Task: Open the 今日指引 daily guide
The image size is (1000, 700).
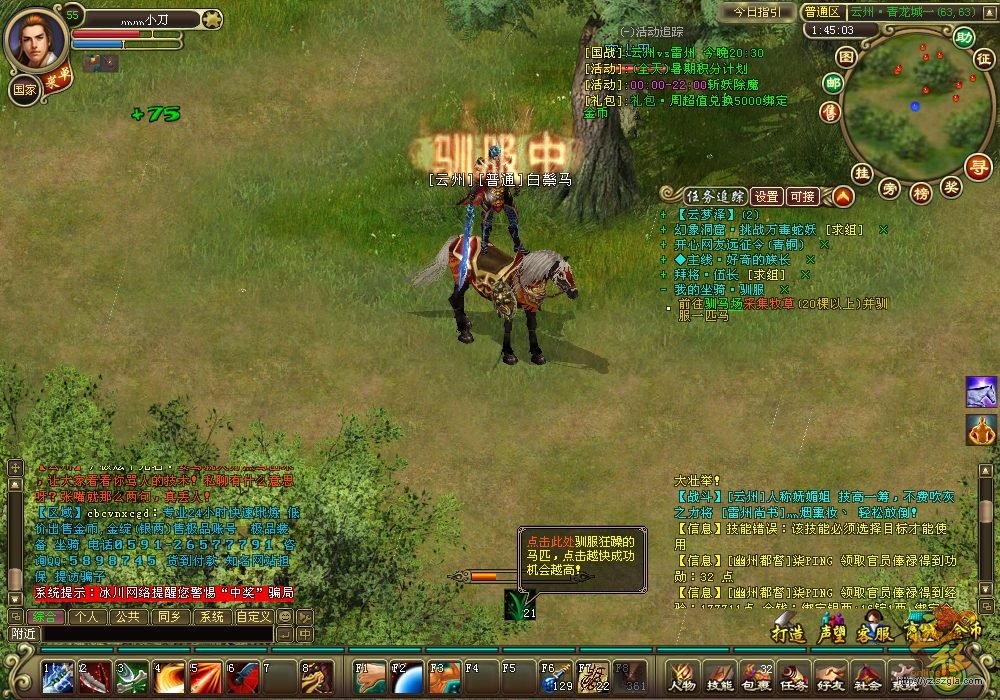Action: tap(758, 12)
